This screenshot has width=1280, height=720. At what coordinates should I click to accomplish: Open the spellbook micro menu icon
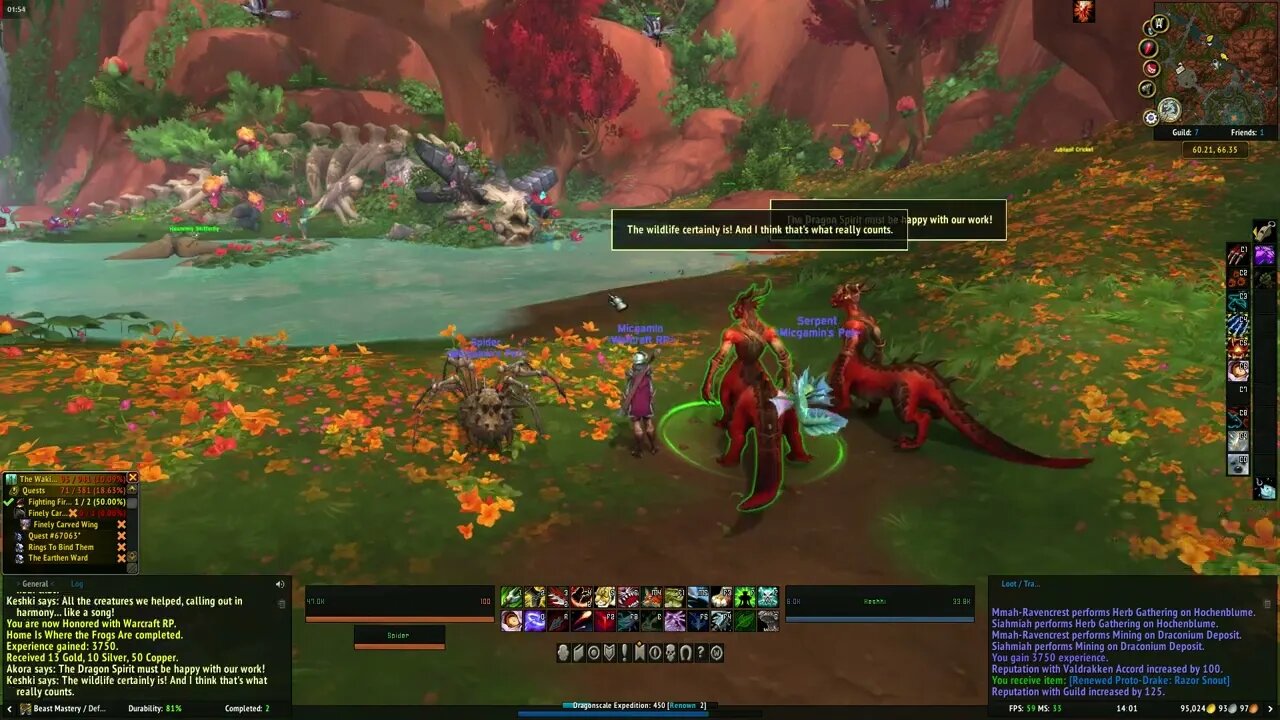coord(578,653)
